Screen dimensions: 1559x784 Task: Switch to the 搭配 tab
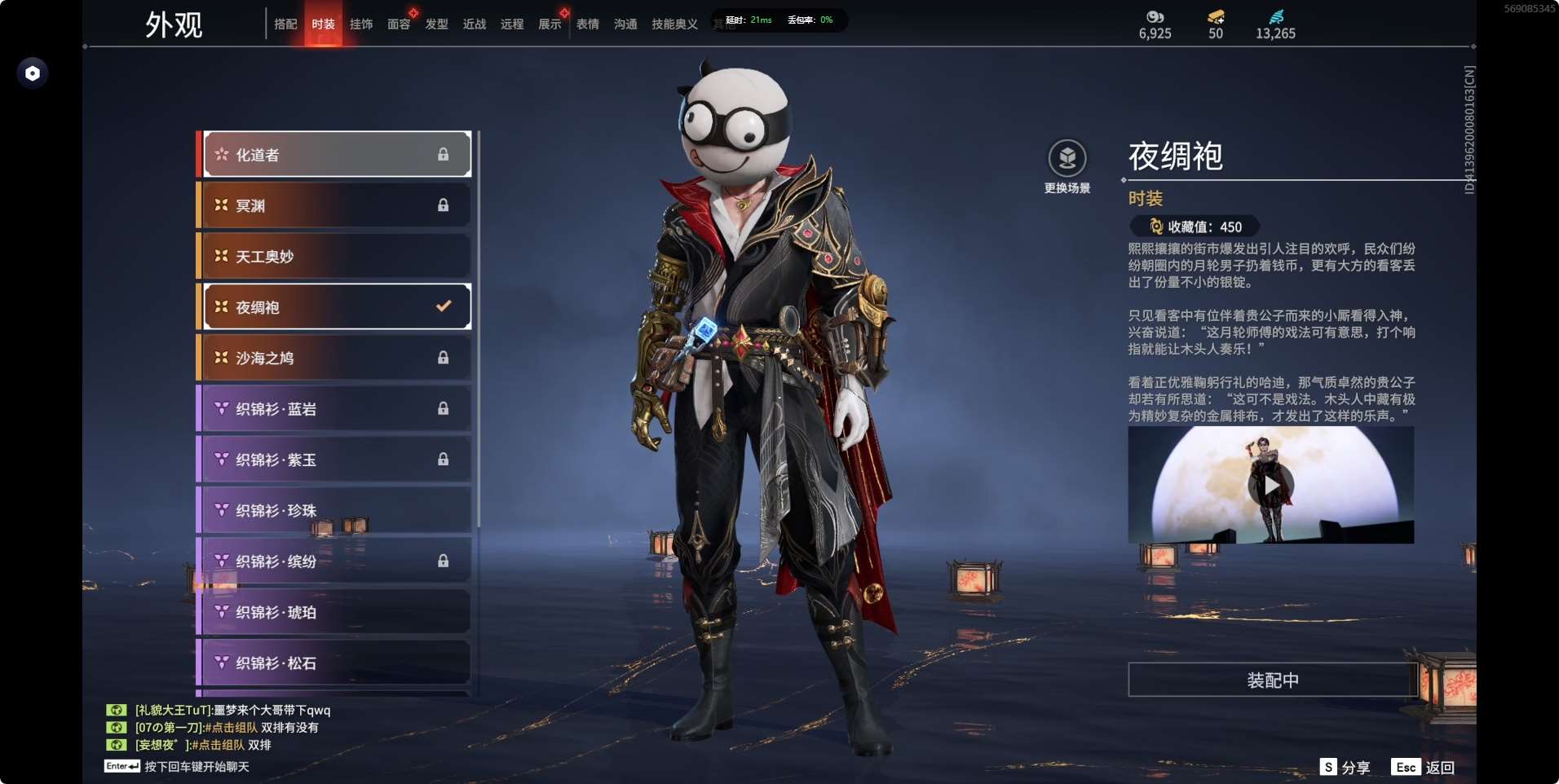285,24
